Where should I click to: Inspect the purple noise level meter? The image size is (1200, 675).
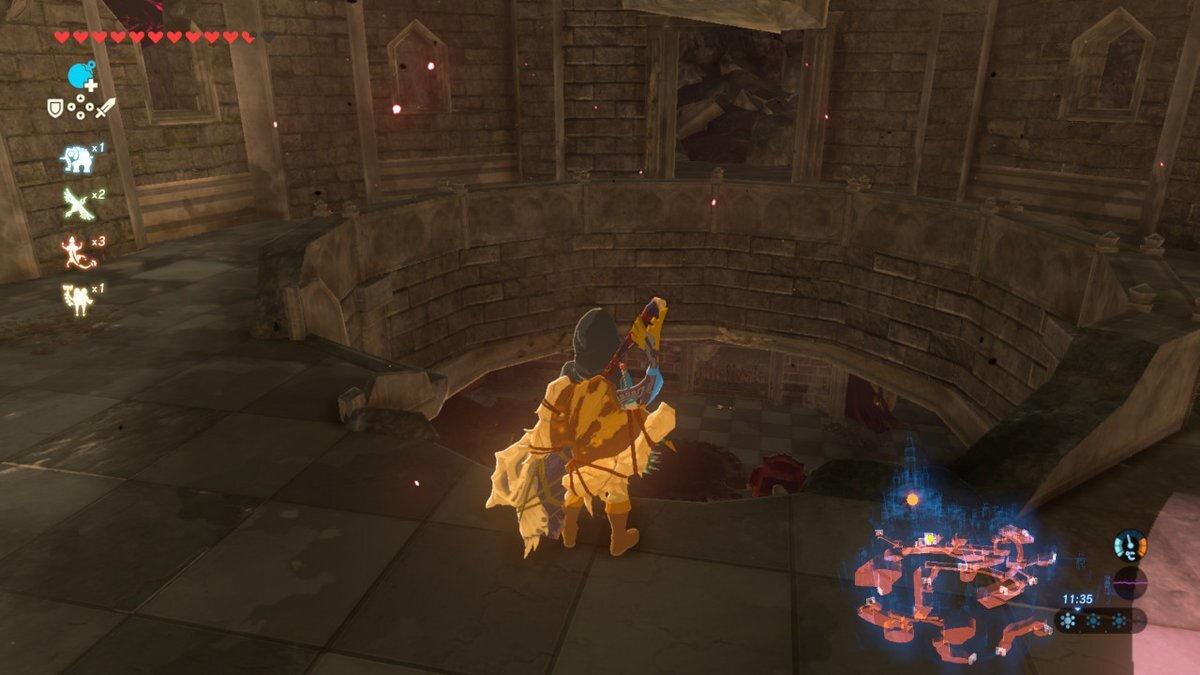[x=1130, y=583]
